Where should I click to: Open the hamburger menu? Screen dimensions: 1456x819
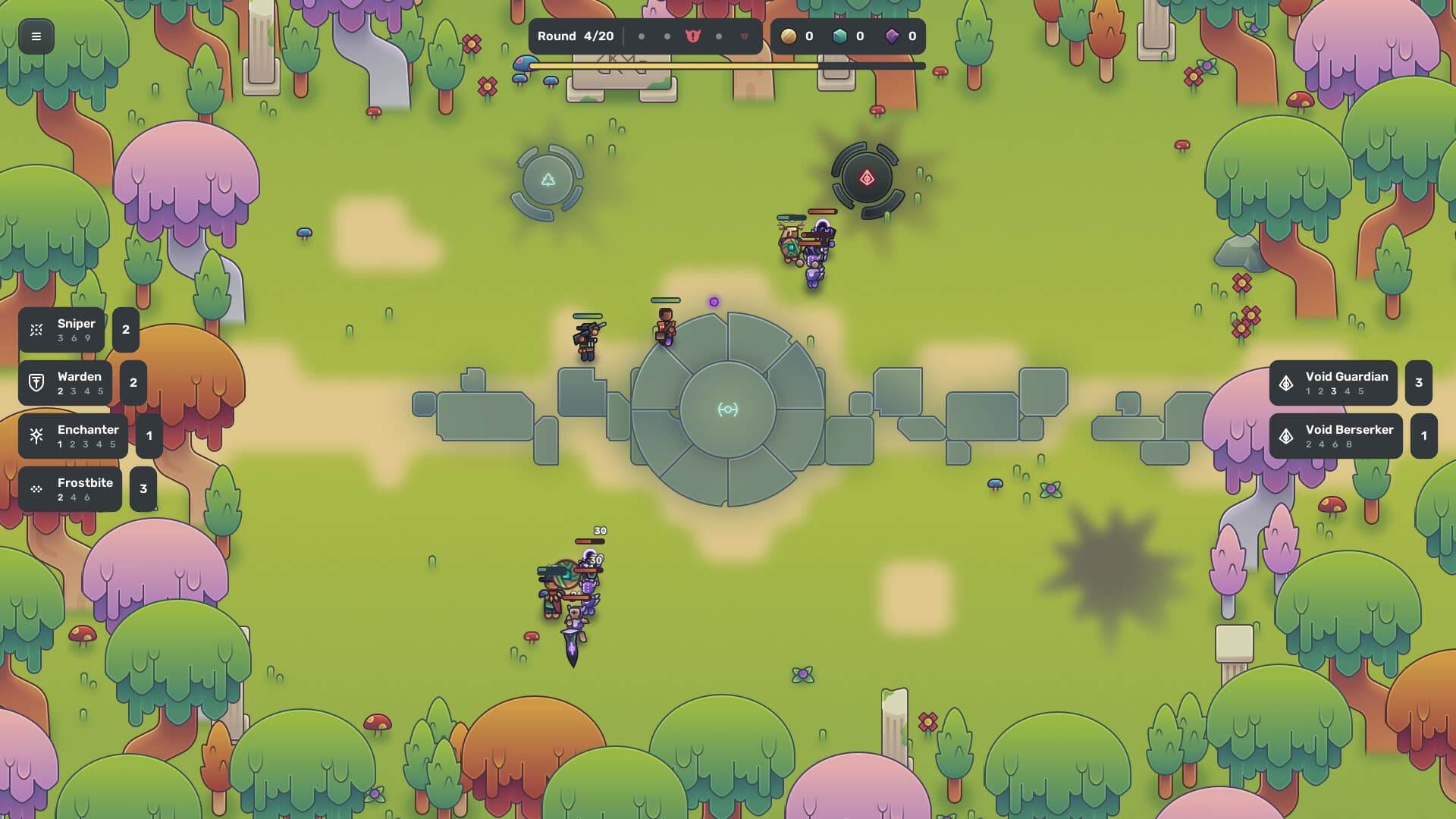coord(36,36)
